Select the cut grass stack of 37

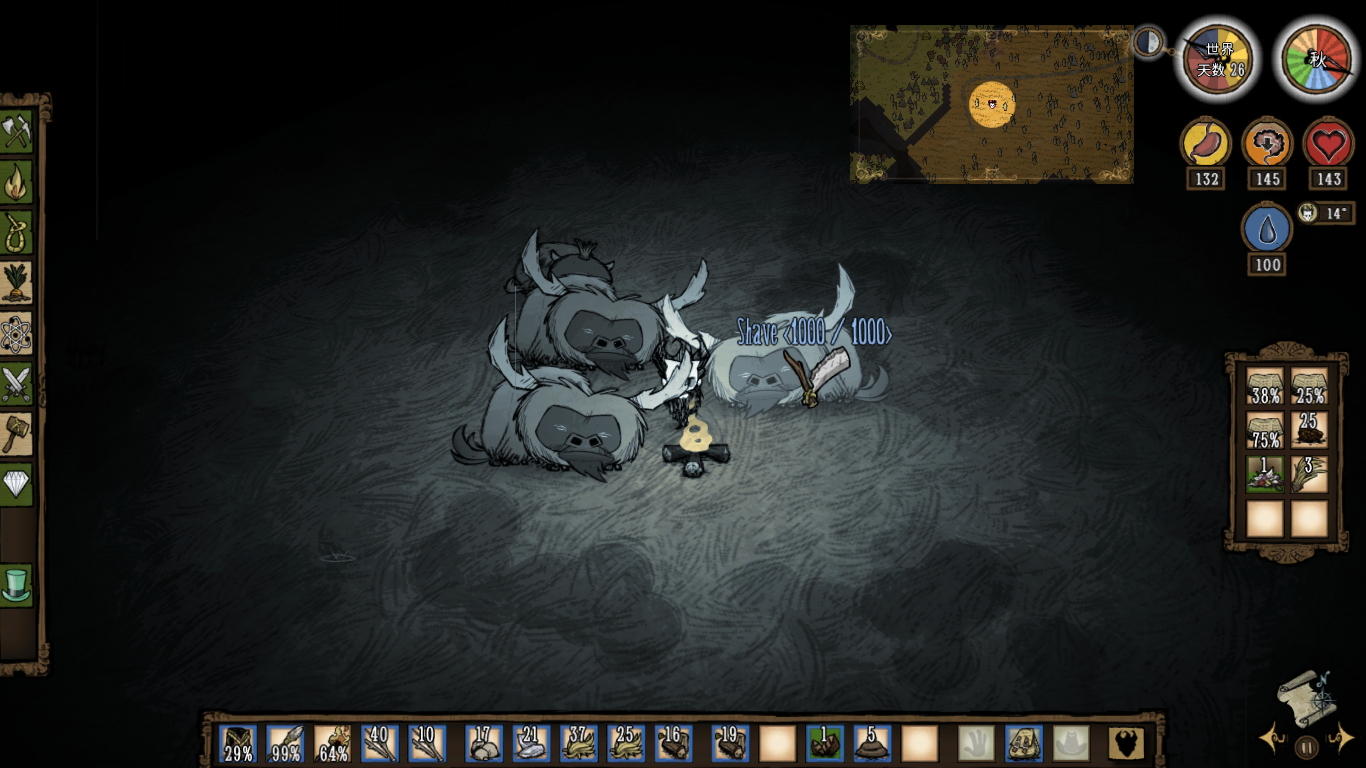tap(579, 744)
